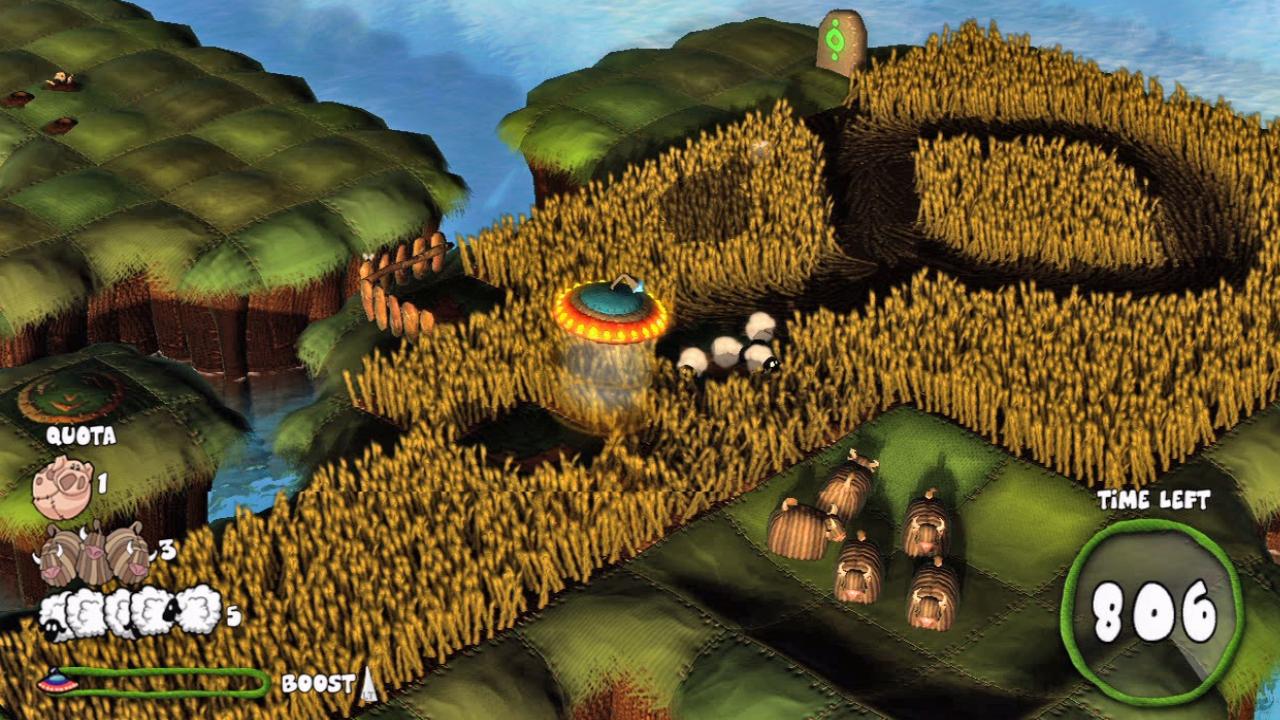1280x720 pixels.
Task: Select the TIME LEFT label
Action: click(1155, 500)
